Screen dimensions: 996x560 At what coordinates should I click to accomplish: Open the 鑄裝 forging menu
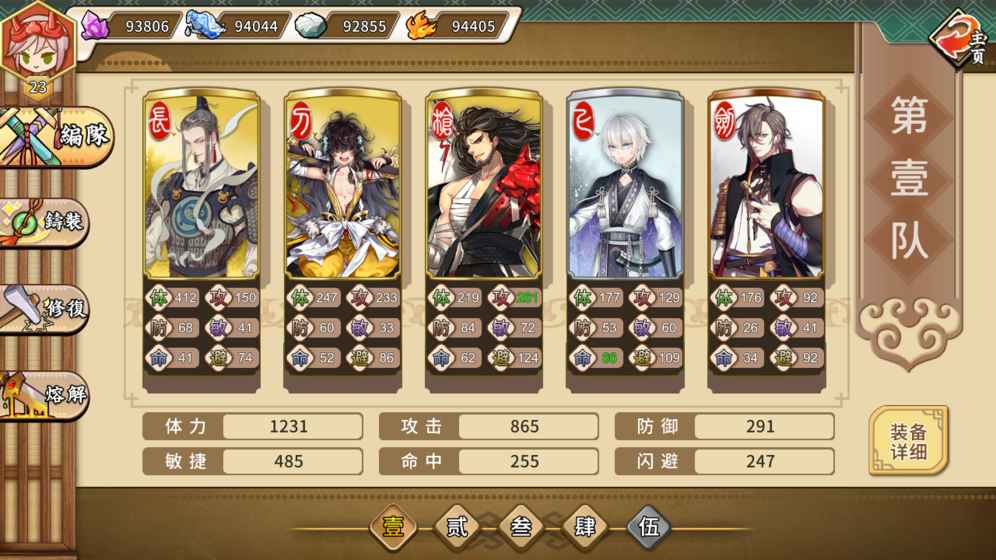point(50,221)
